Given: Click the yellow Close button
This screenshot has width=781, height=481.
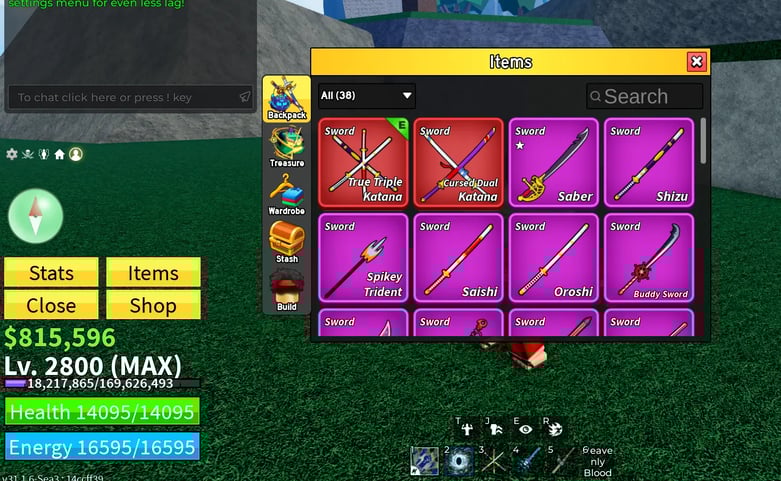Looking at the screenshot, I should pos(51,305).
